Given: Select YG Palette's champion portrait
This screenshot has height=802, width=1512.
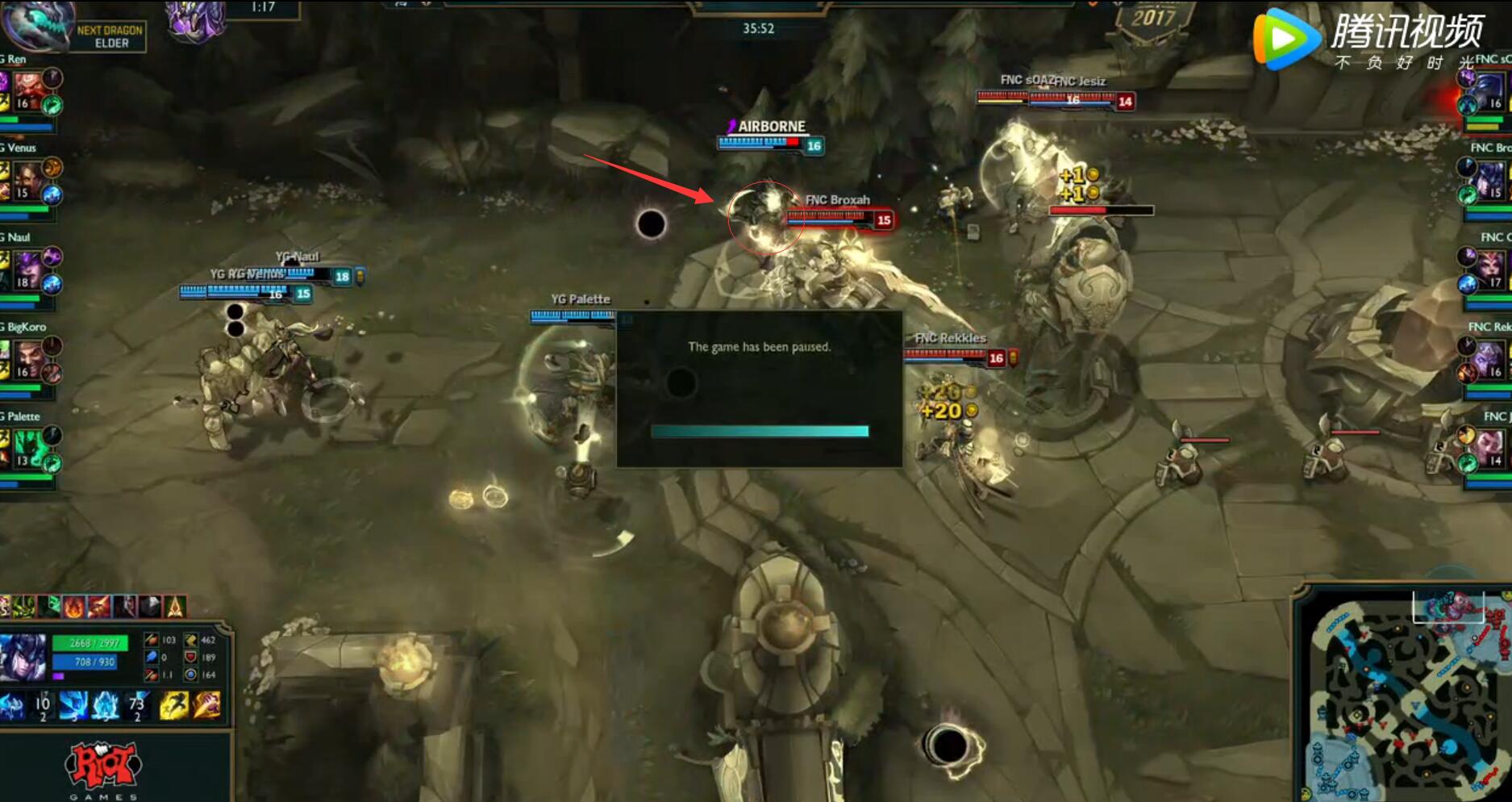Looking at the screenshot, I should tap(28, 449).
